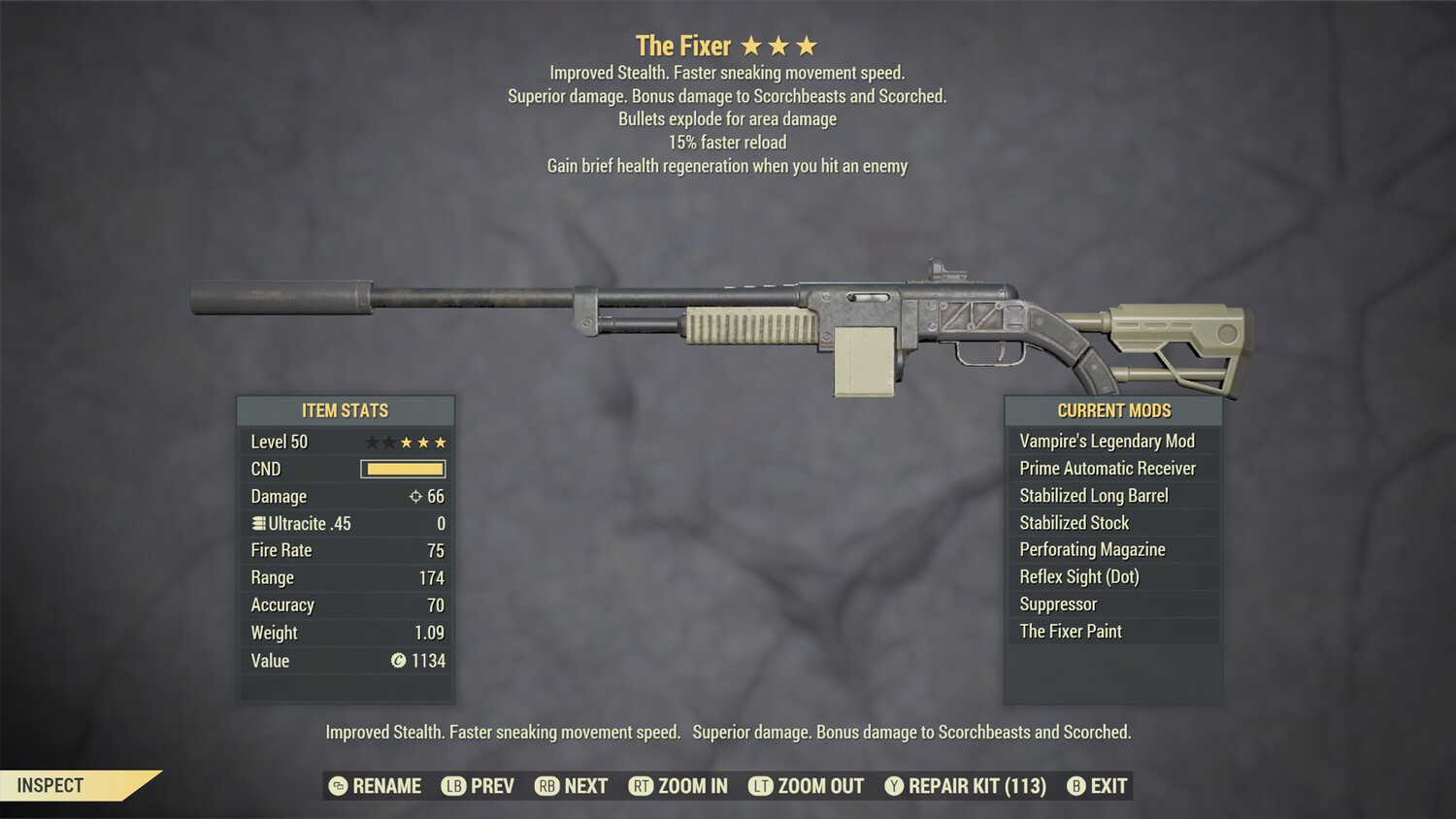
Task: Click the bottle cap icon next to Value
Action: pos(398,661)
